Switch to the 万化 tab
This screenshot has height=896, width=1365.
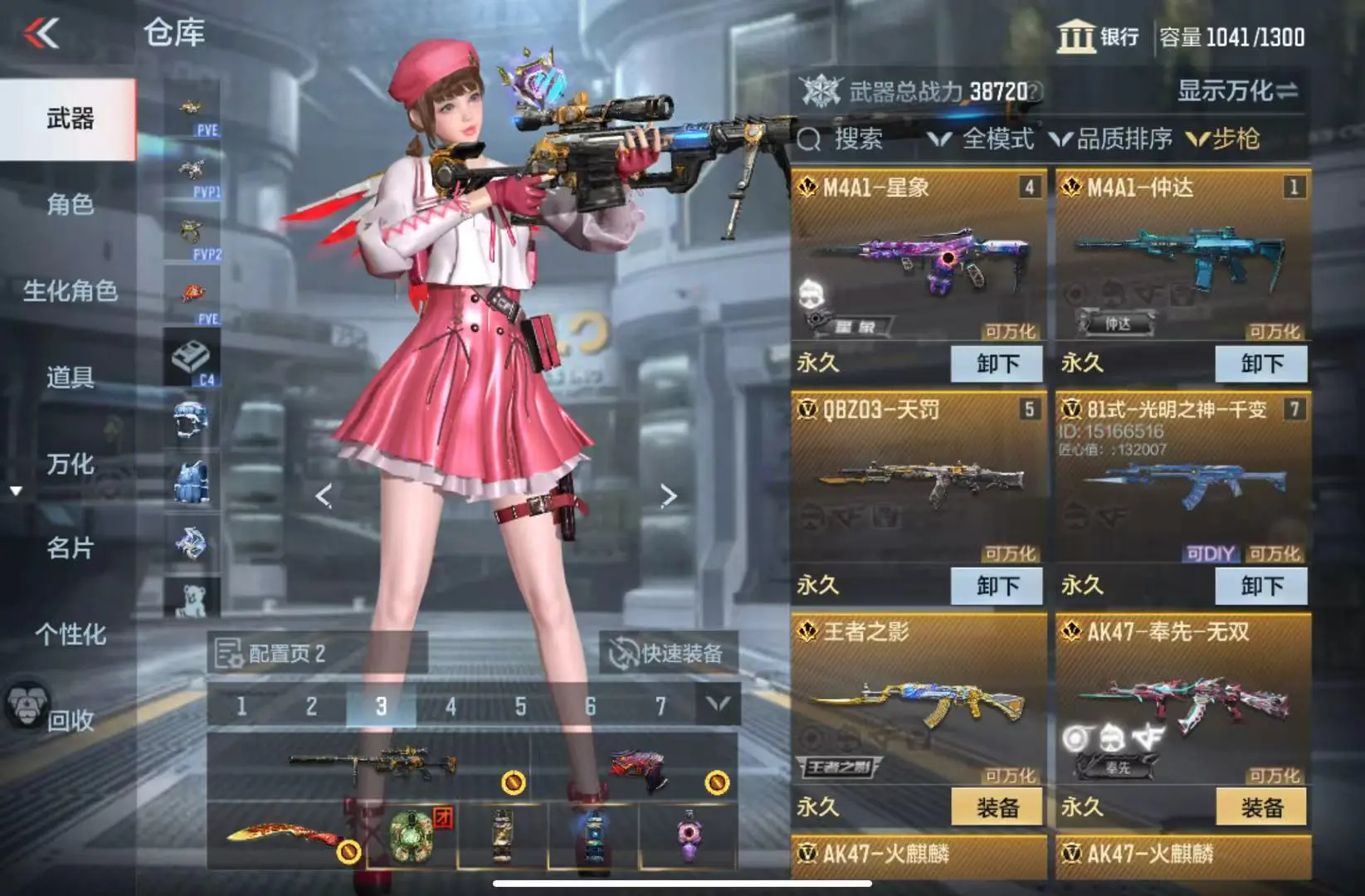70,464
